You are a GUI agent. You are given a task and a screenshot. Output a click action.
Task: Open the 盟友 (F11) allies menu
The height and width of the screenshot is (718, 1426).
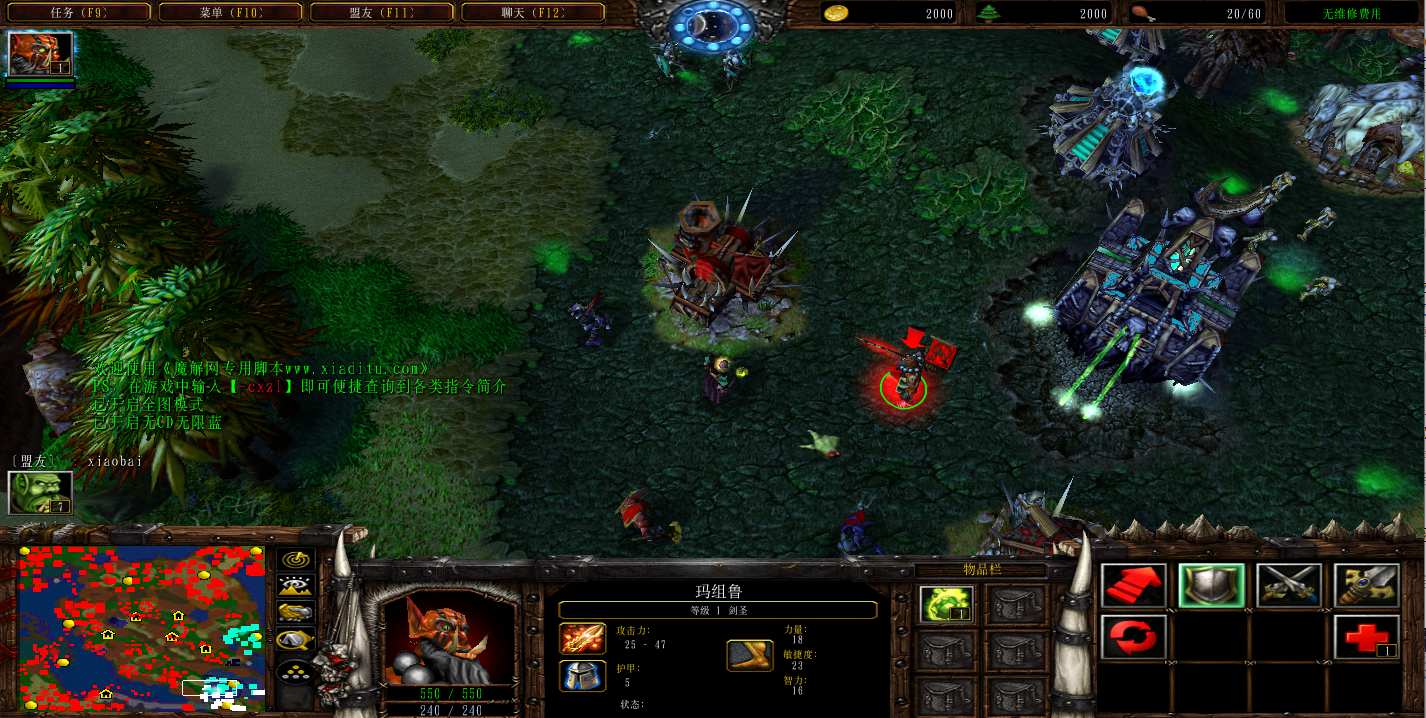point(381,13)
